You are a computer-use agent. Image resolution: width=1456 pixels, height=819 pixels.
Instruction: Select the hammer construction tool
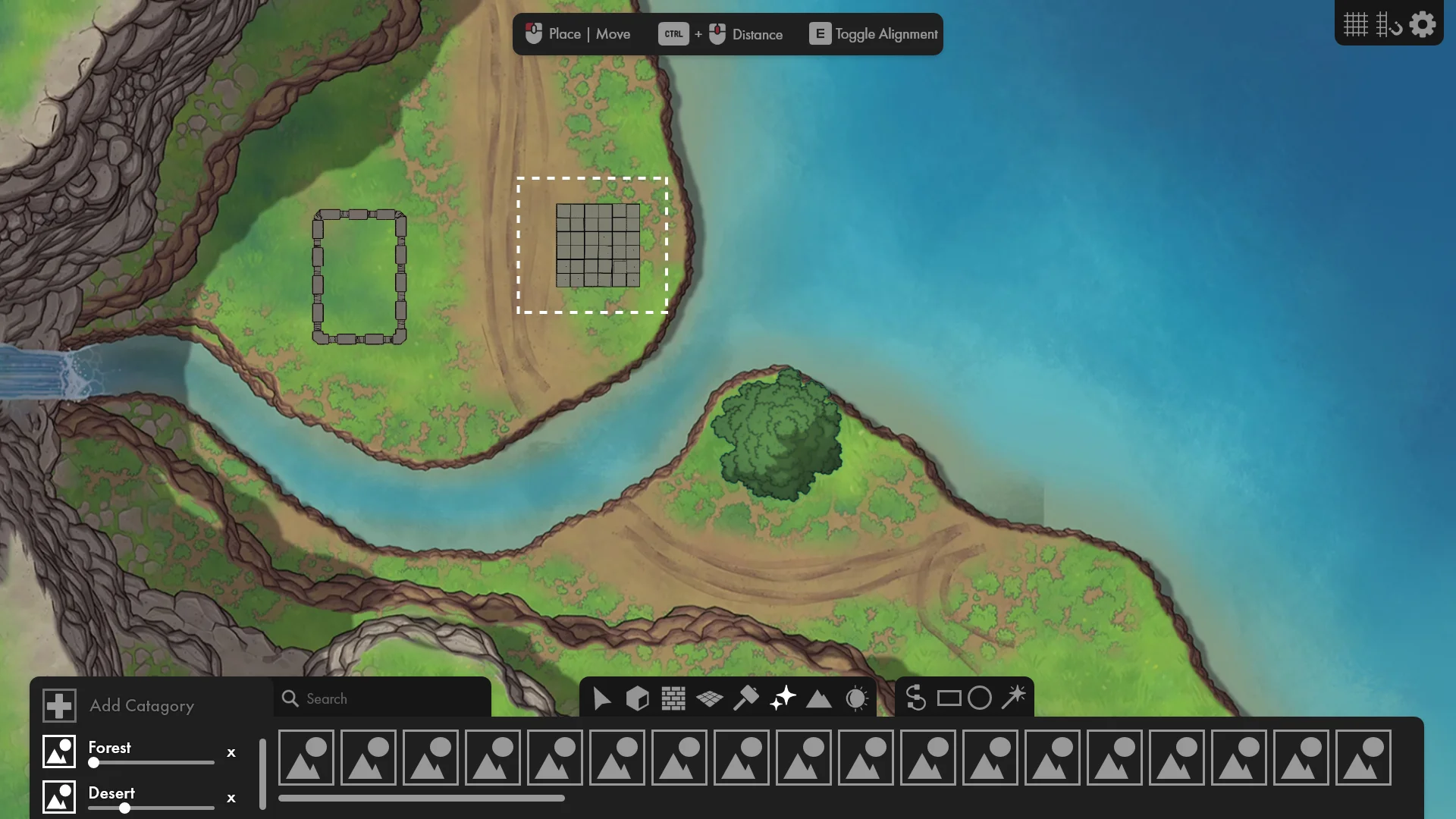point(746,698)
